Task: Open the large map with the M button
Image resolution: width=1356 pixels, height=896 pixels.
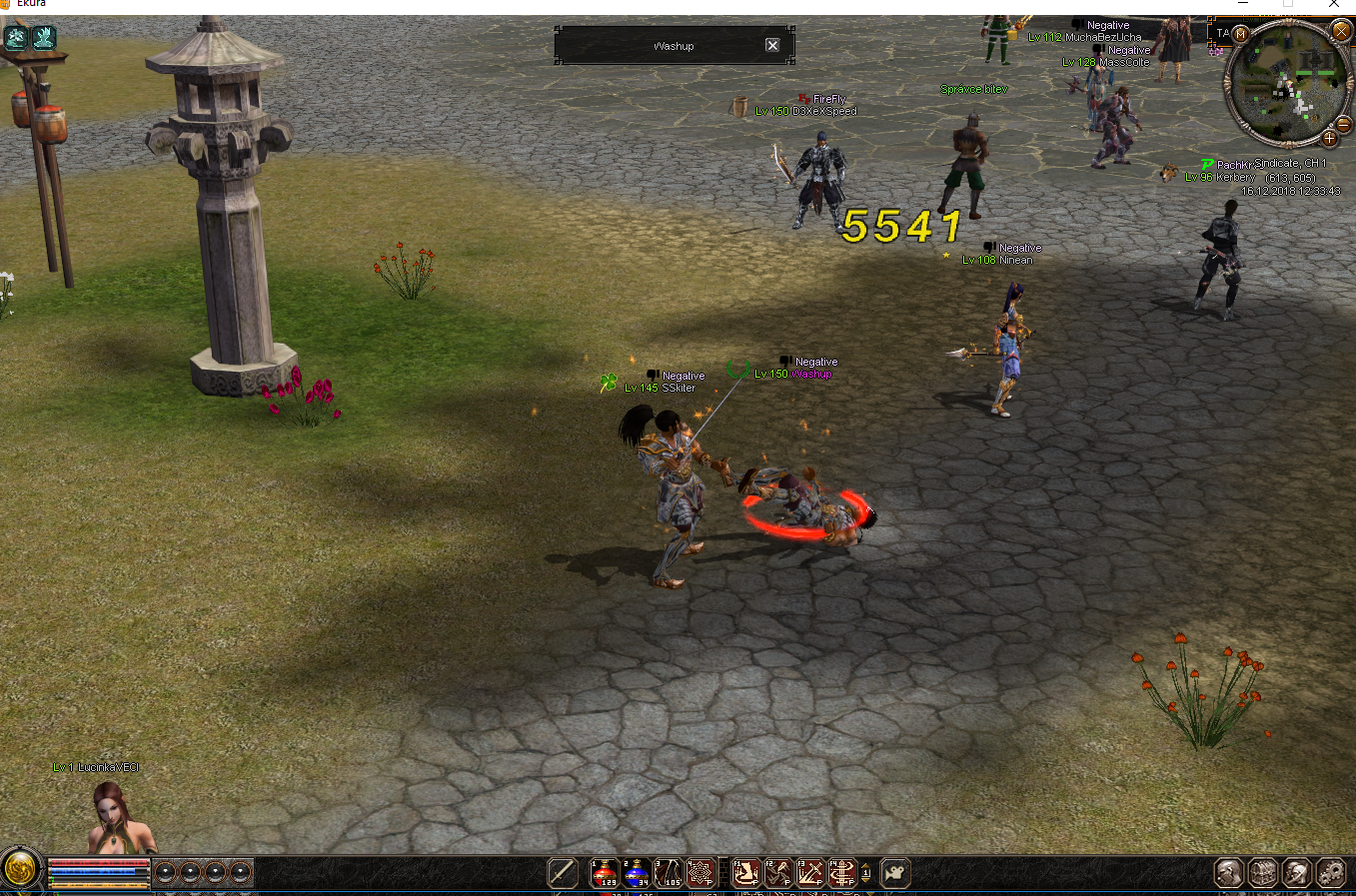Action: [1241, 33]
